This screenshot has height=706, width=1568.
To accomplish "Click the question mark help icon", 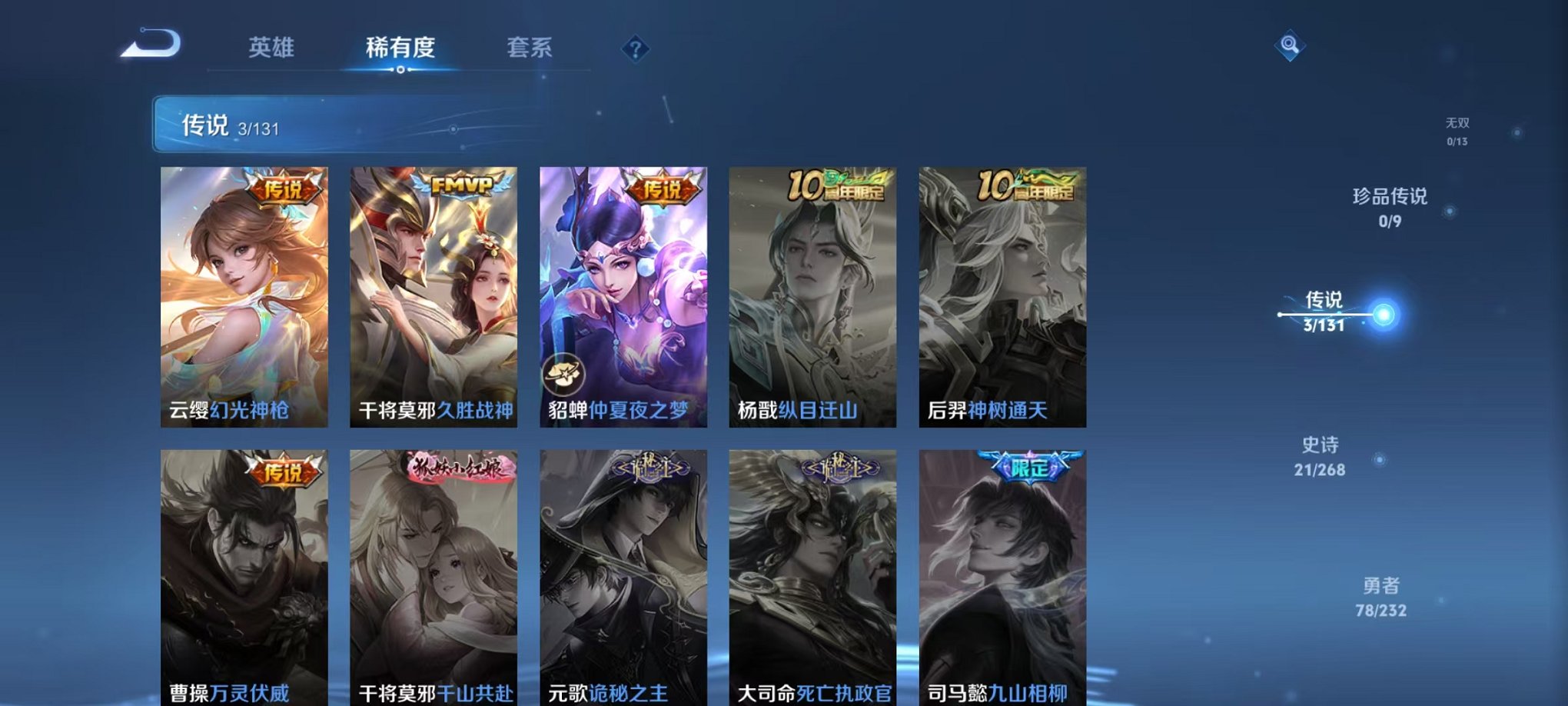I will click(x=633, y=49).
